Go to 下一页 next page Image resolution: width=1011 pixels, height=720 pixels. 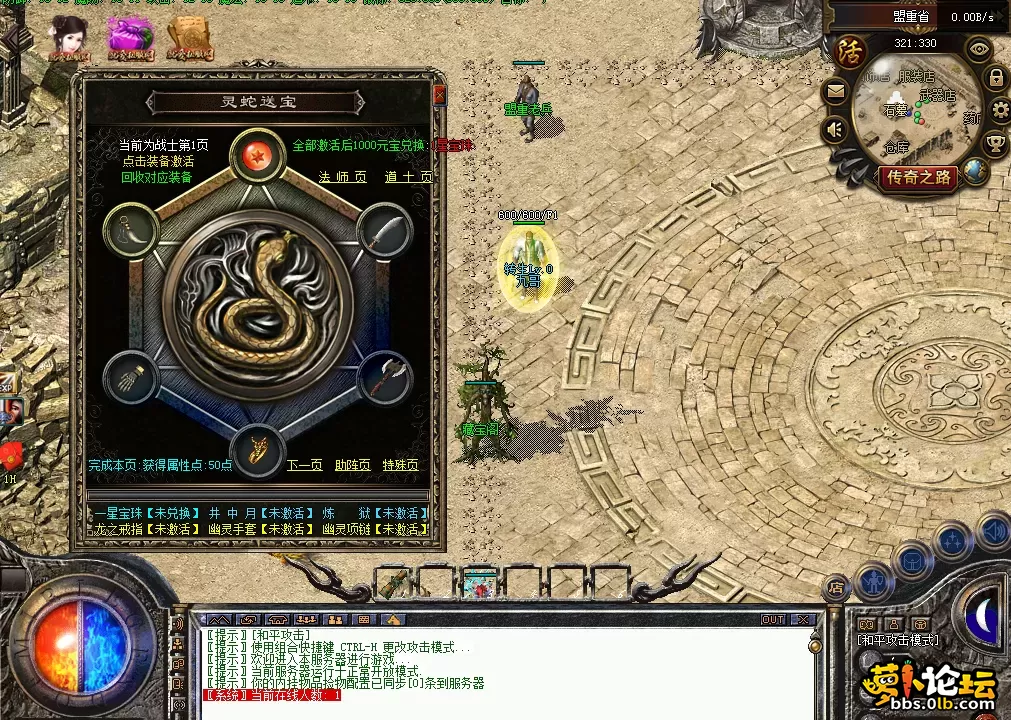coord(304,465)
